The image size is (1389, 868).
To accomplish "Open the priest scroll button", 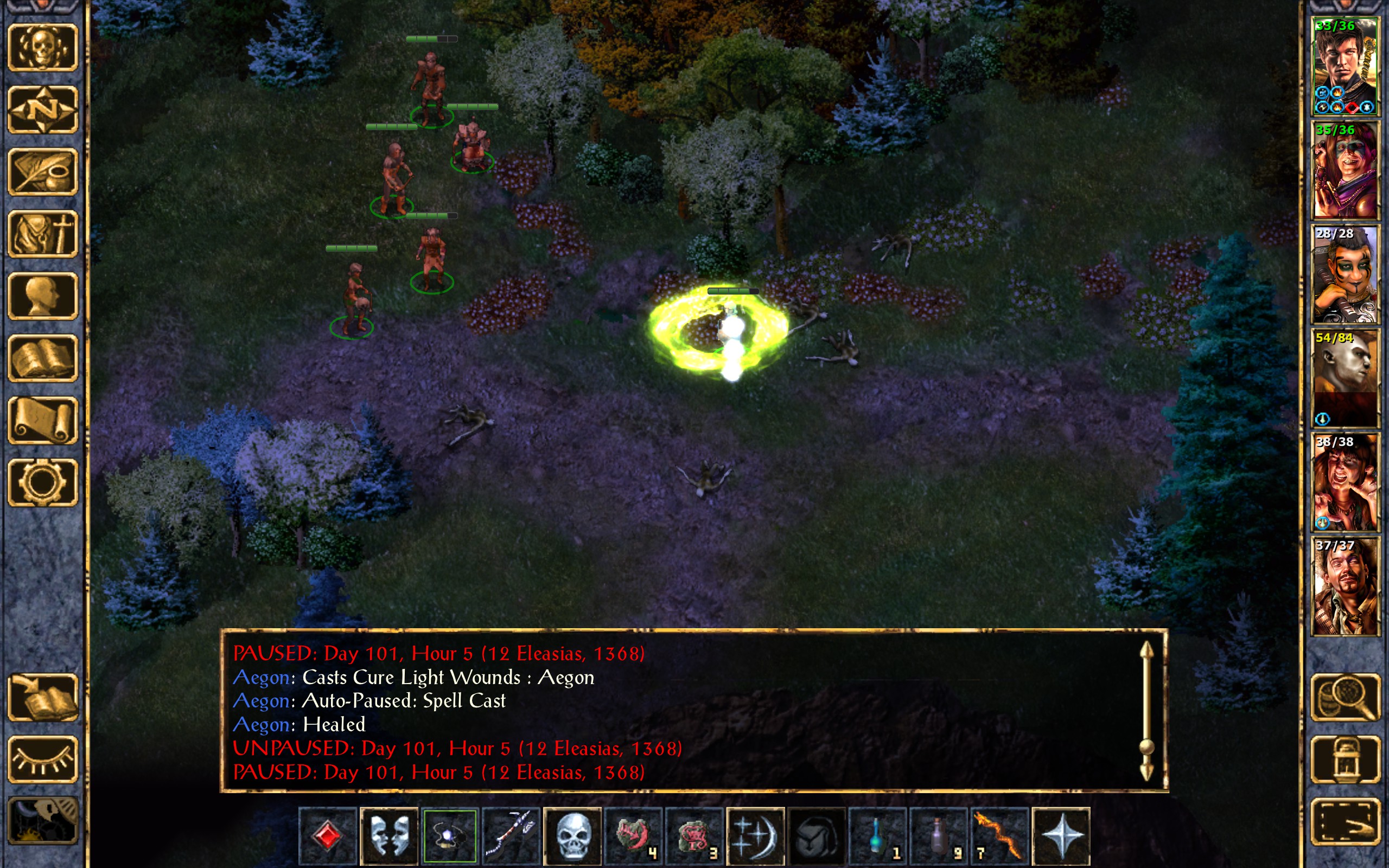I will click(x=43, y=420).
